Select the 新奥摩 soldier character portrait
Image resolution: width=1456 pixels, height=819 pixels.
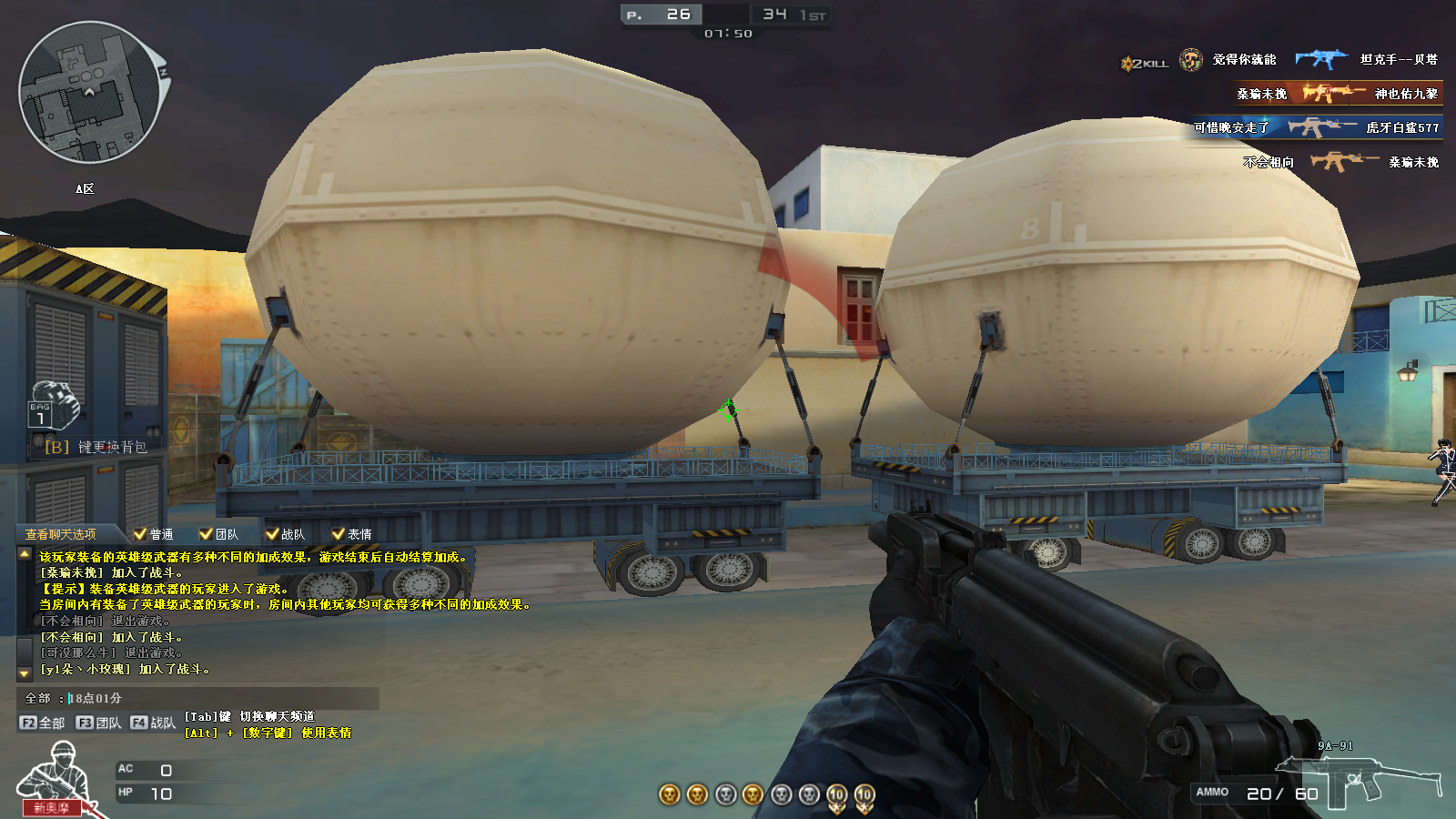(x=55, y=778)
